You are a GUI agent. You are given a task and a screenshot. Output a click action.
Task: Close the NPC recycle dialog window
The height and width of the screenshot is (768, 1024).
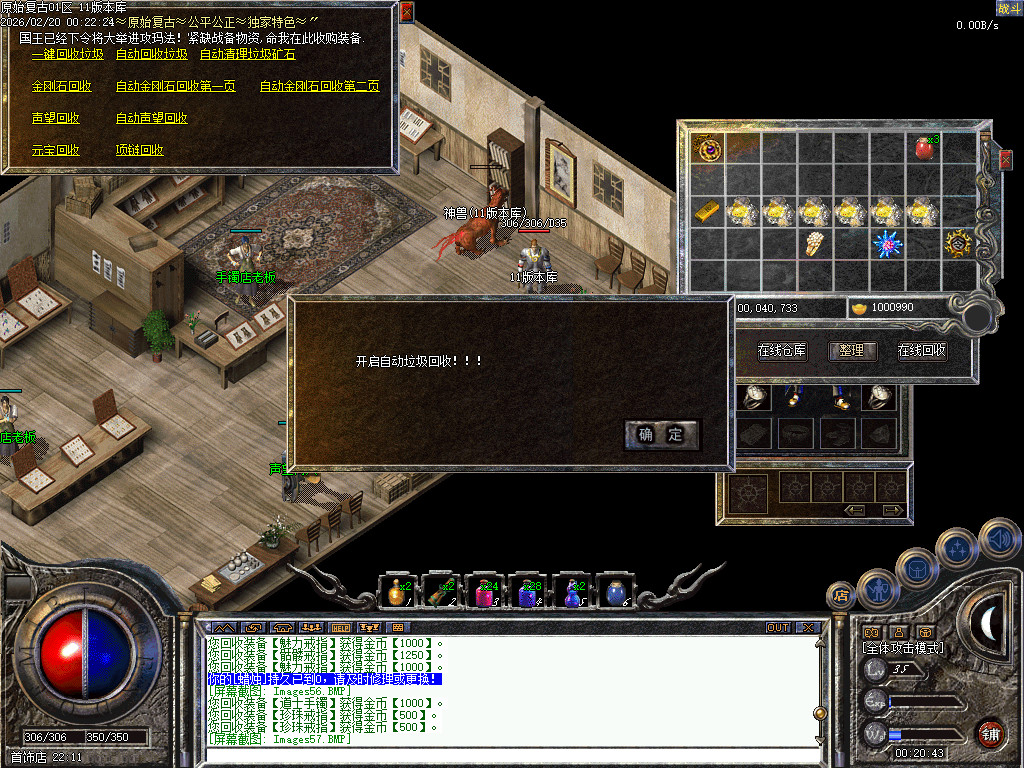pyautogui.click(x=406, y=12)
